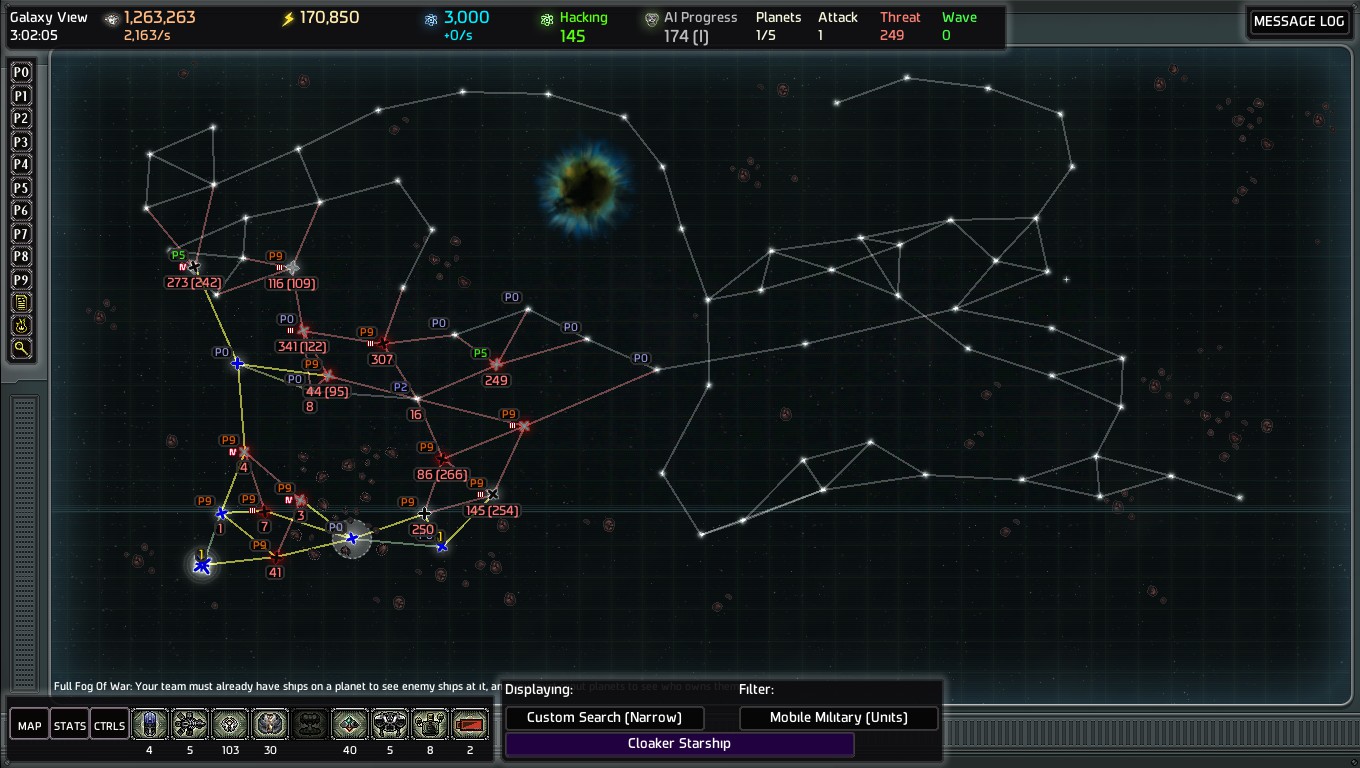Pick the winged ship icon with 30 units
Image resolution: width=1360 pixels, height=768 pixels.
270,724
